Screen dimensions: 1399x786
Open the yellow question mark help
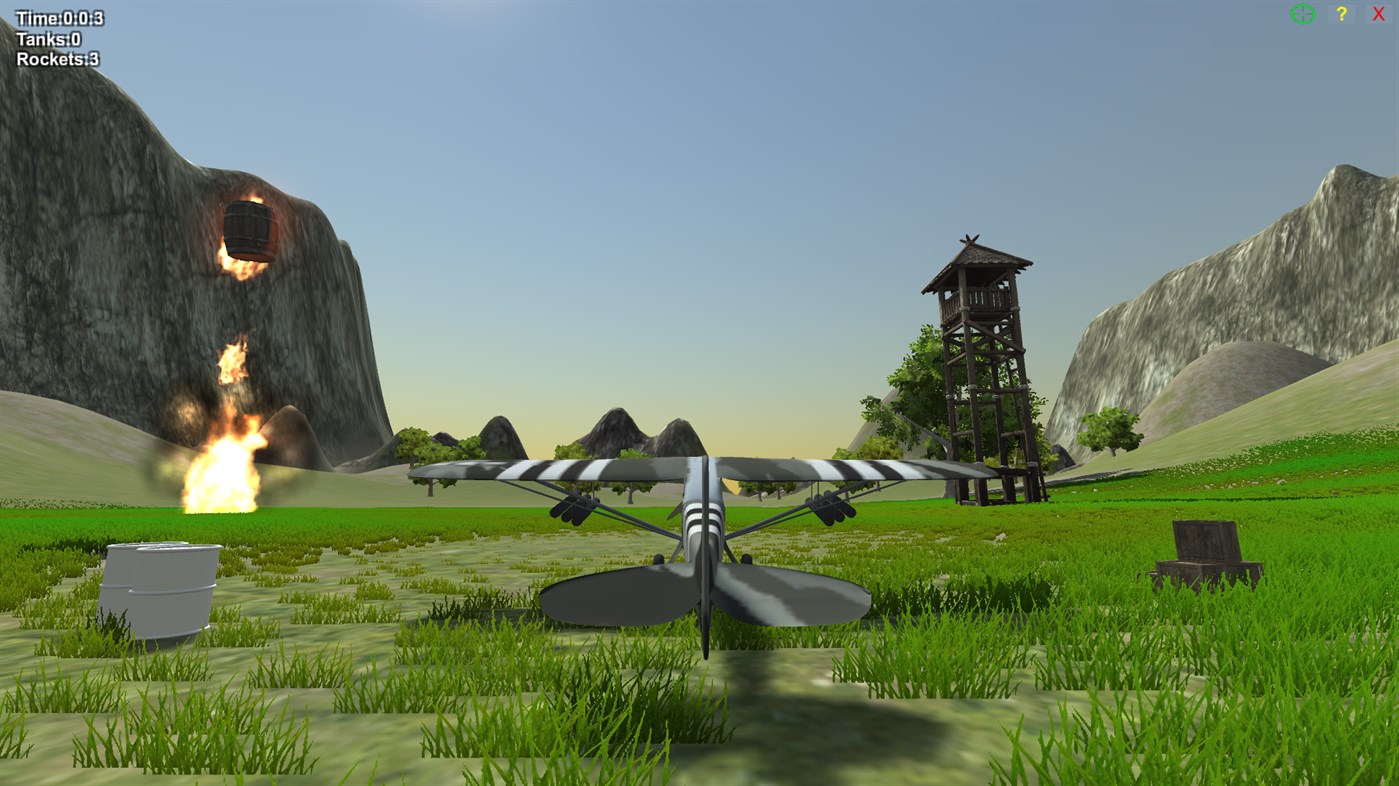(1340, 14)
